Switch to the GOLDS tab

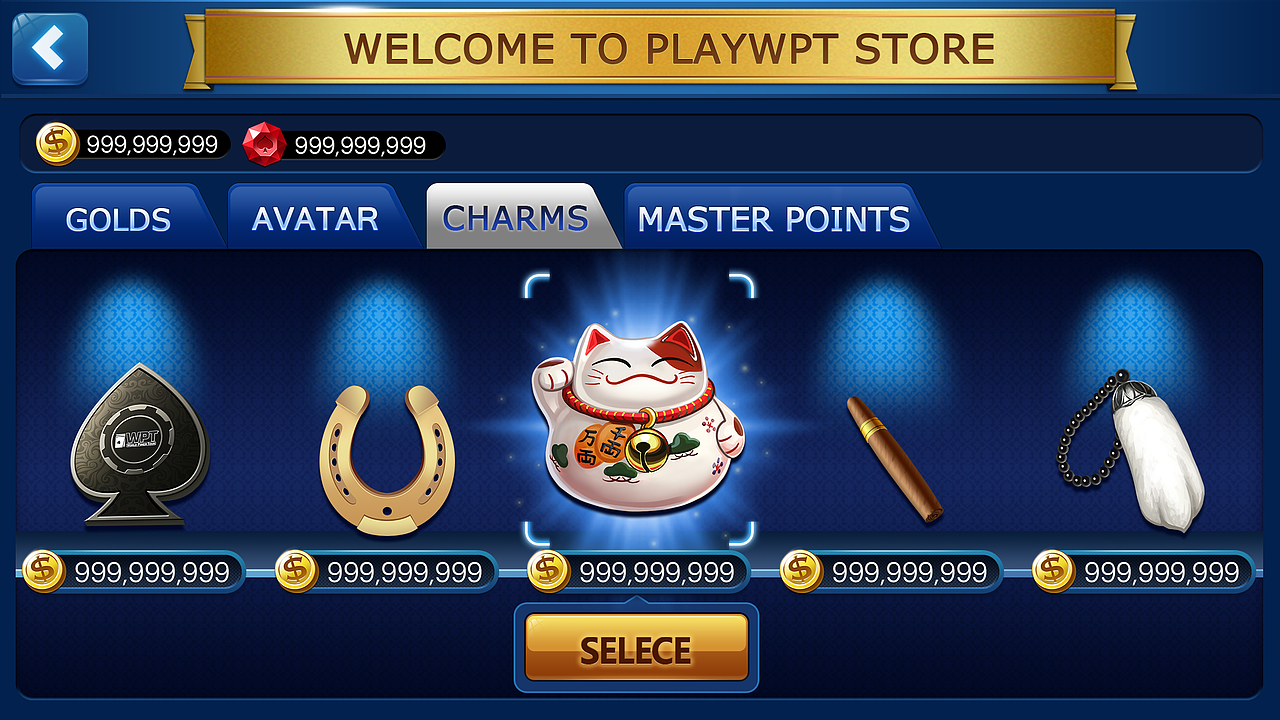(120, 218)
